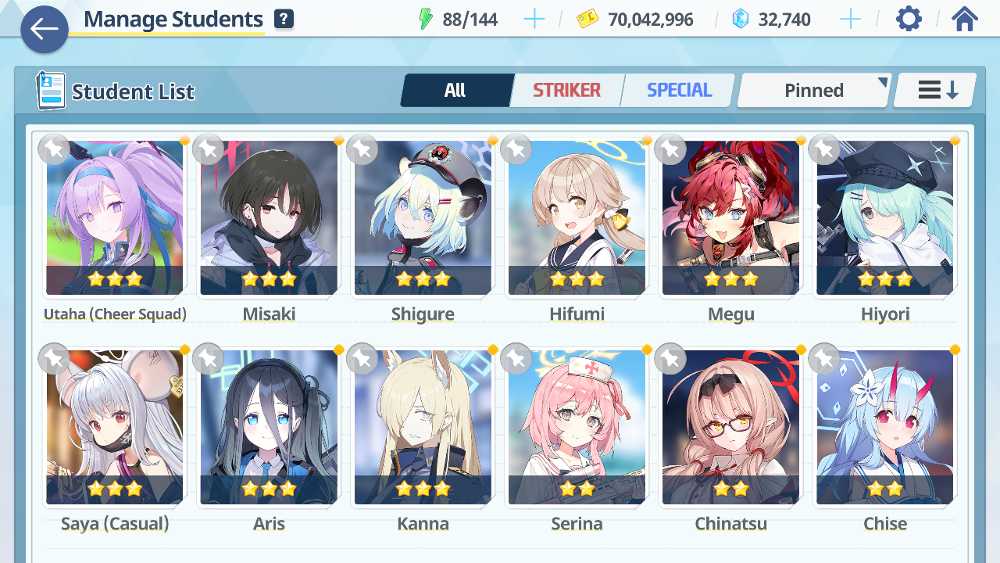
Task: Open the settings gear
Action: click(908, 19)
